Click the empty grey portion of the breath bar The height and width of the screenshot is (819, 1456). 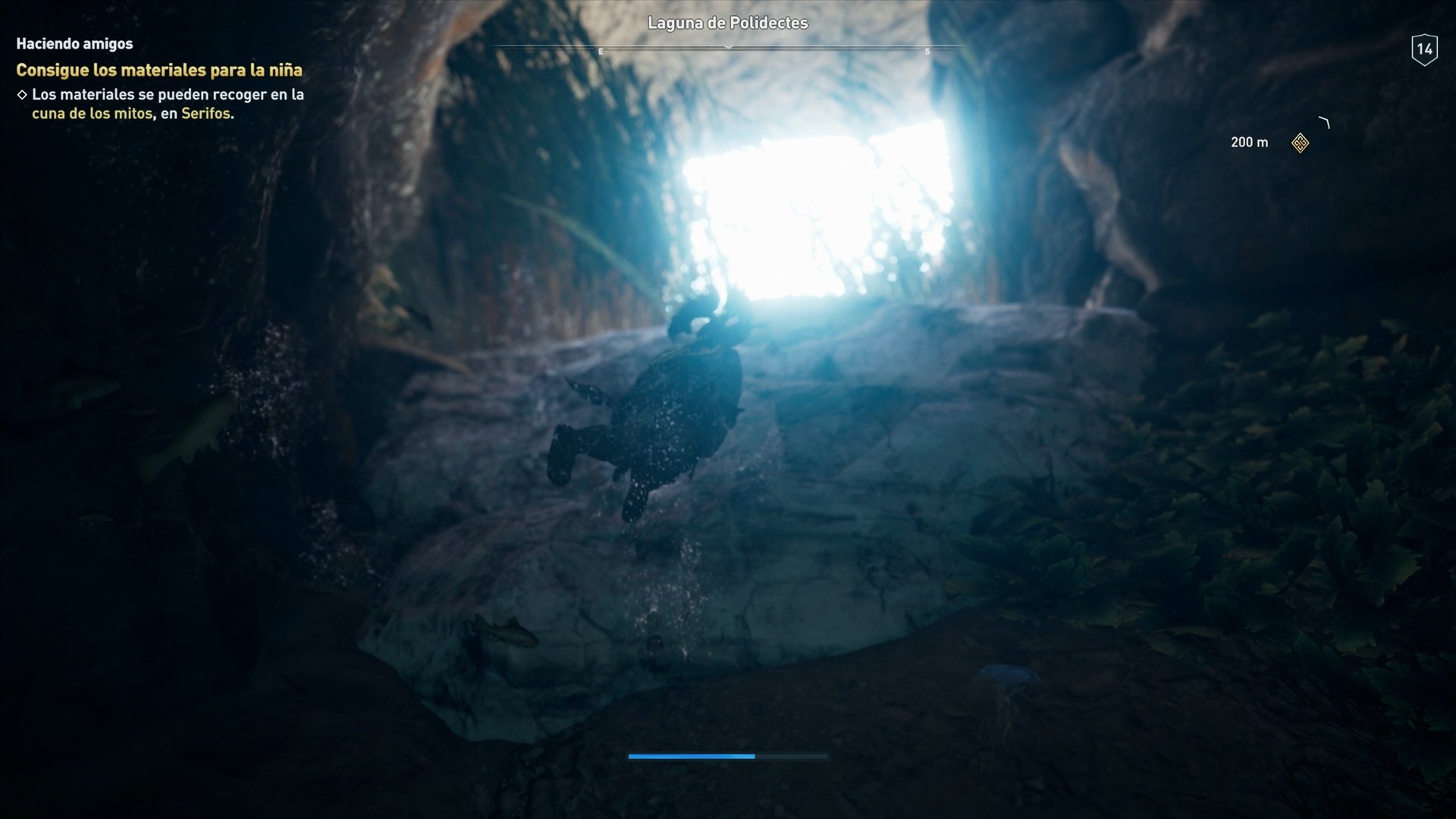pyautogui.click(x=792, y=756)
